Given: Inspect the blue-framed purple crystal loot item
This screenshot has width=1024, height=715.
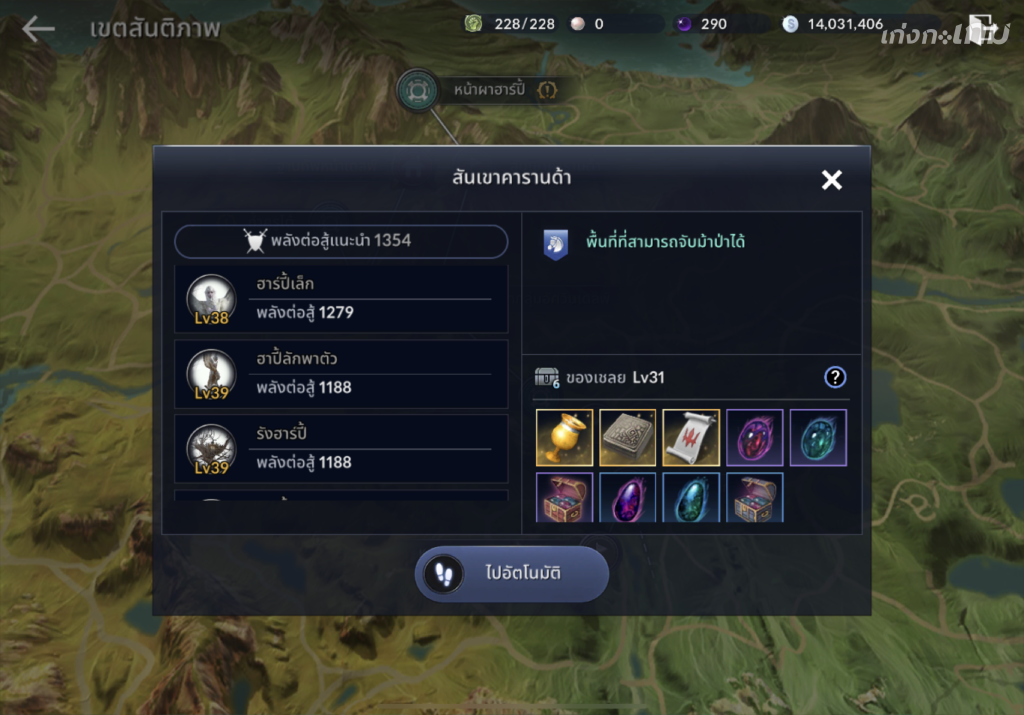Looking at the screenshot, I should (628, 498).
